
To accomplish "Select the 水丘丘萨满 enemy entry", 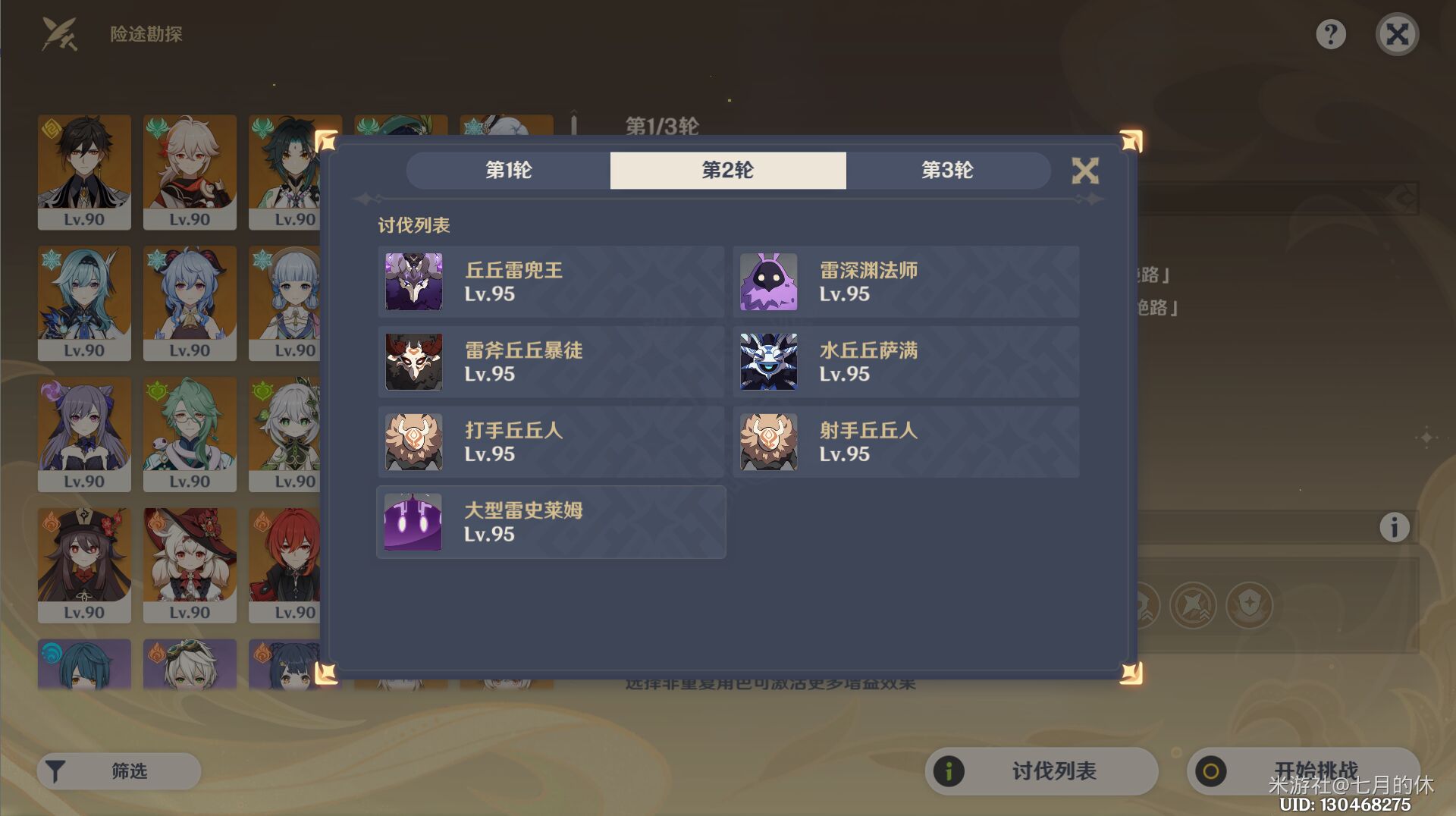I will point(907,362).
